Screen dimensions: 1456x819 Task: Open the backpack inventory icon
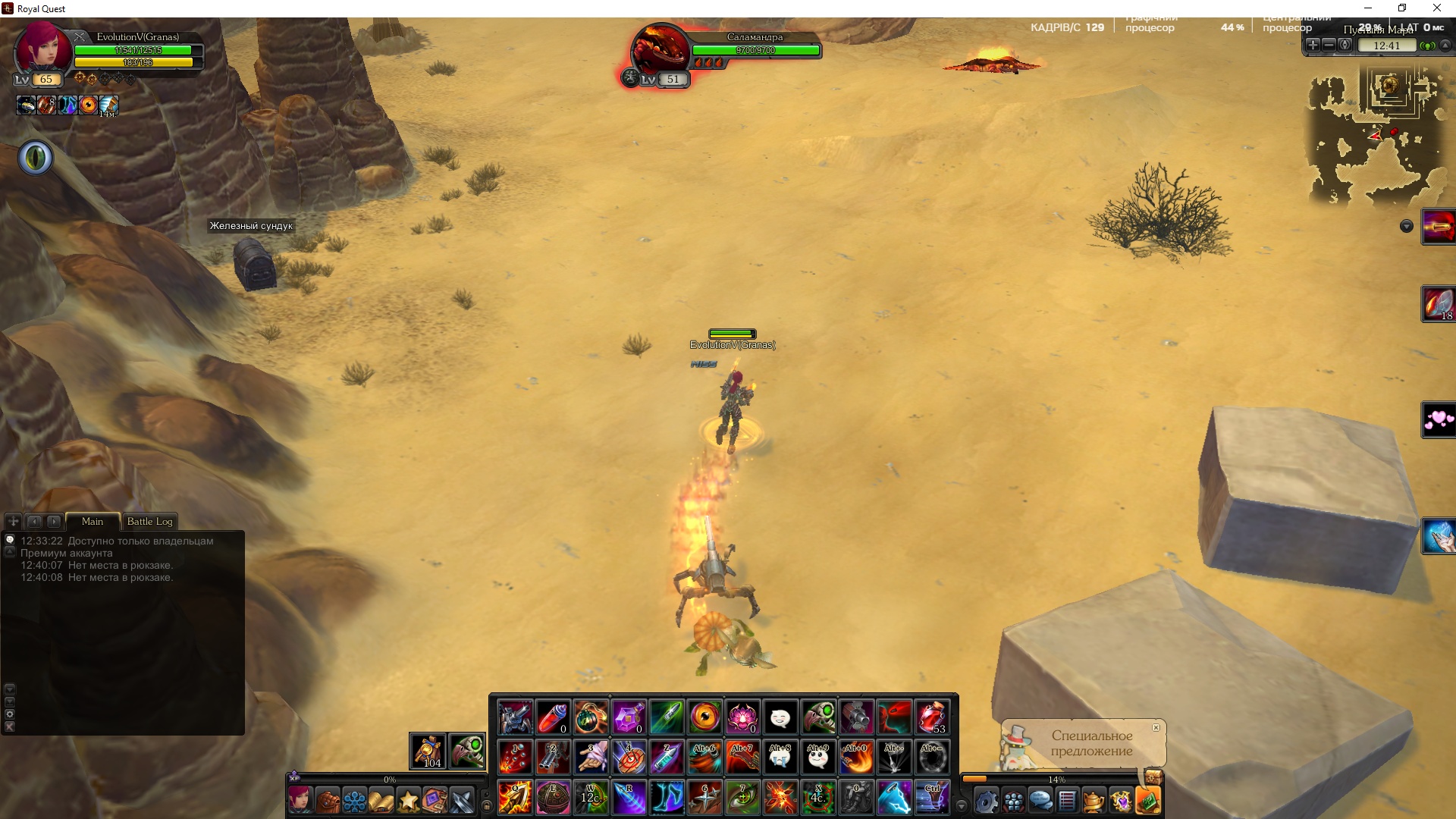[328, 801]
